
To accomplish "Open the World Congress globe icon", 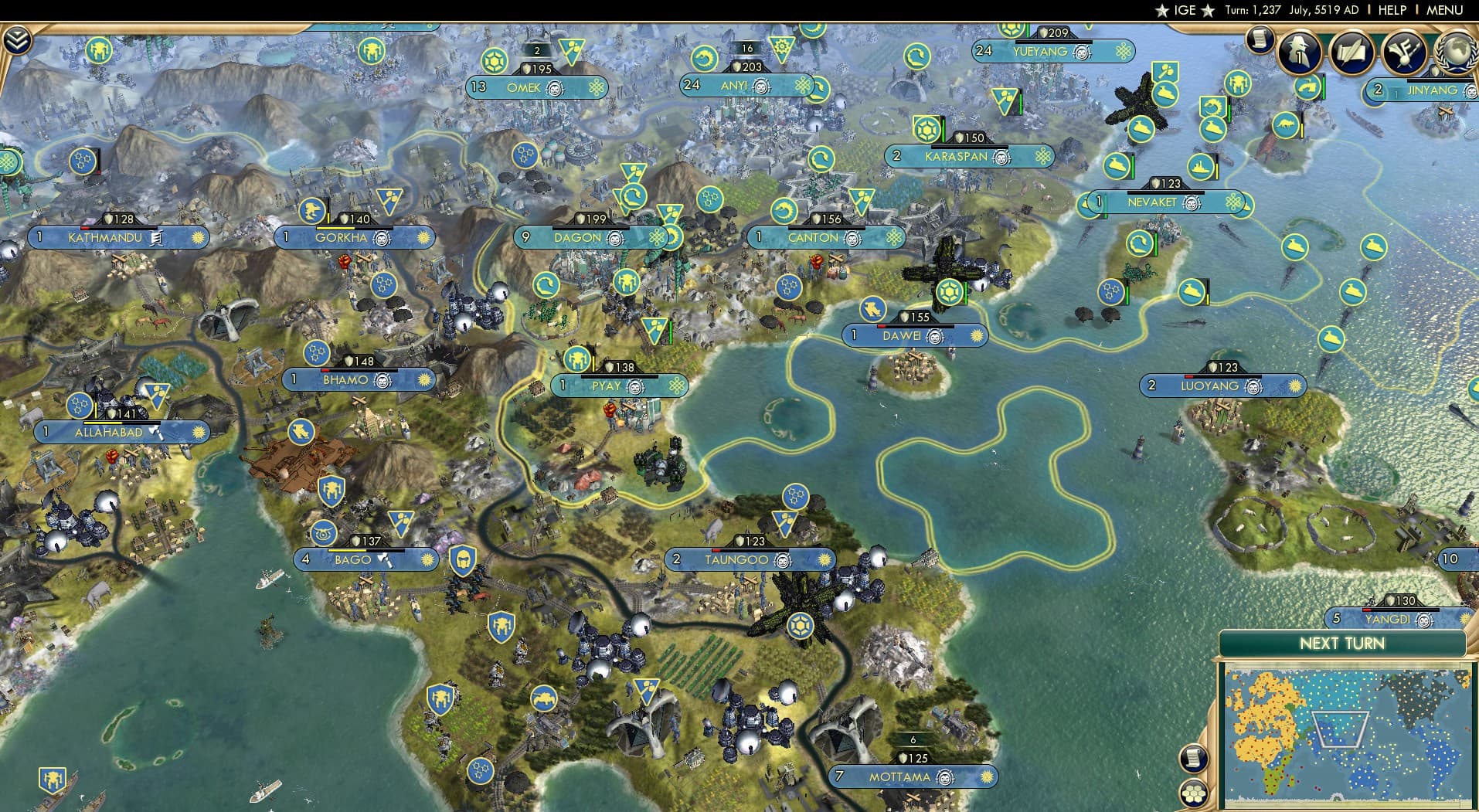I will tap(1456, 54).
